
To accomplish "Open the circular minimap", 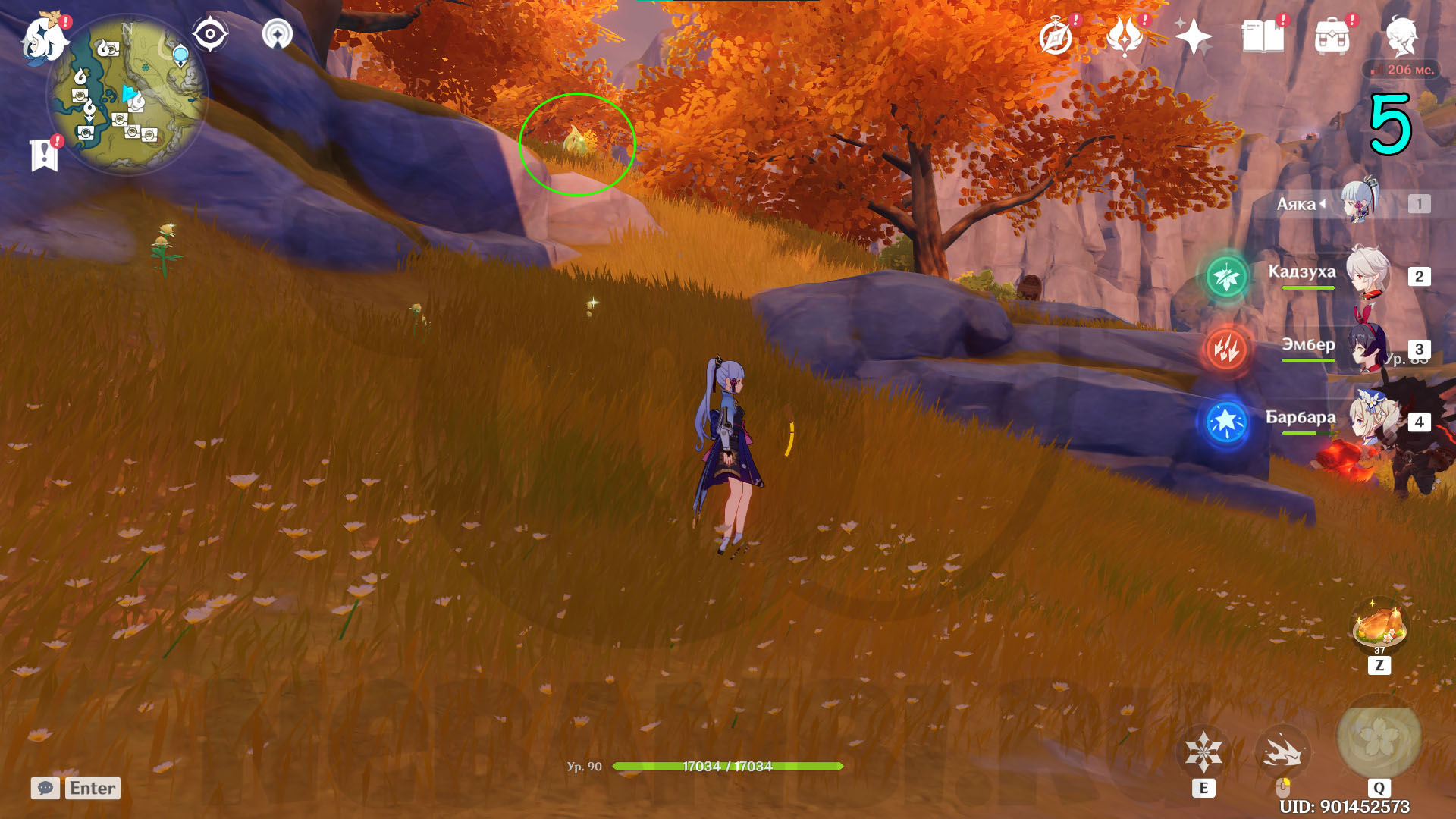I will coord(127,95).
